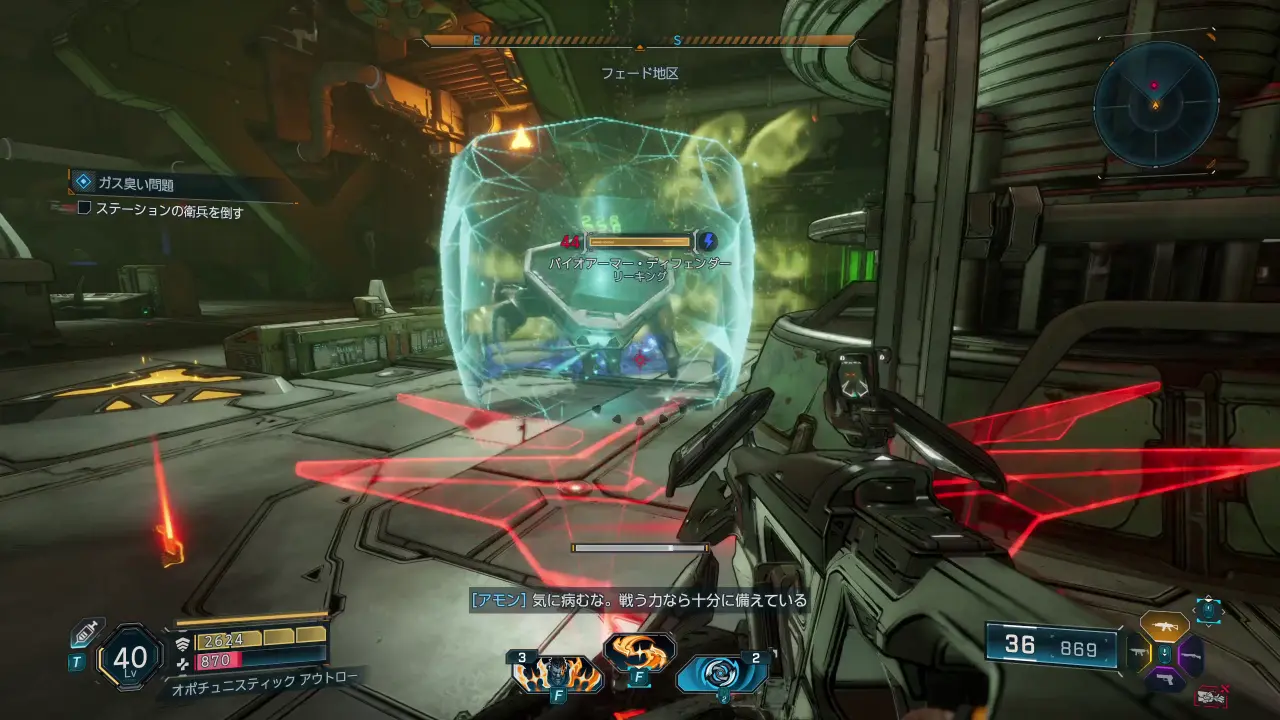
Task: Equip the purple pistol weapon slot
Action: pos(1165,681)
